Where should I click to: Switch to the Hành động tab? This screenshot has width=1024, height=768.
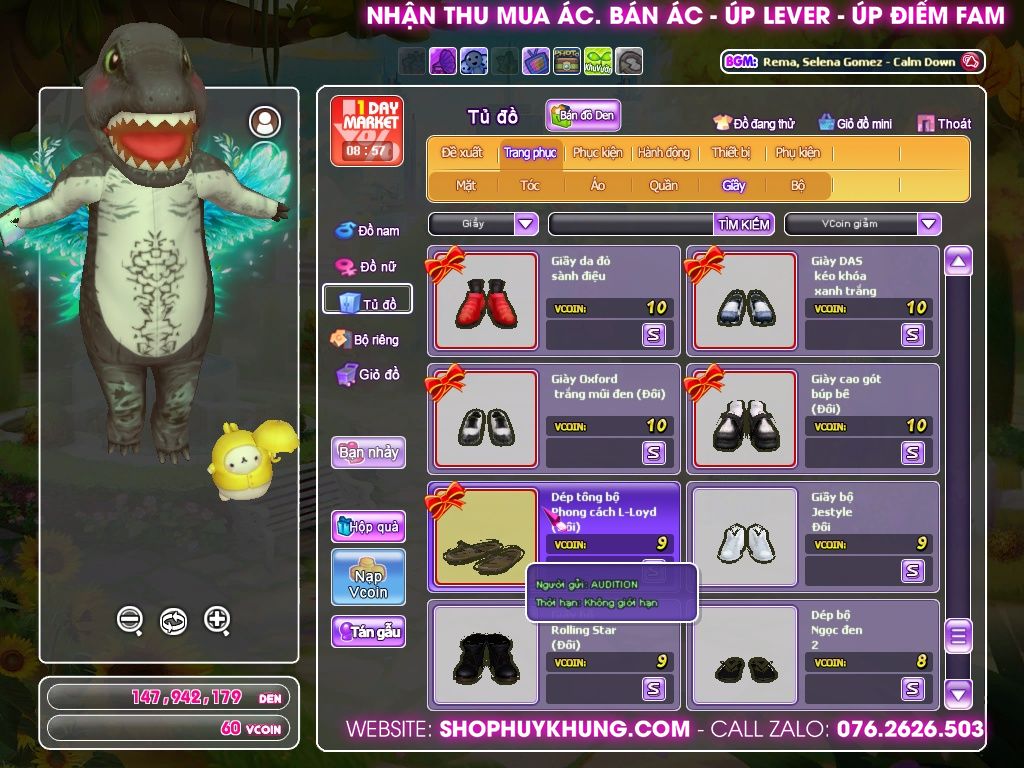click(x=663, y=153)
